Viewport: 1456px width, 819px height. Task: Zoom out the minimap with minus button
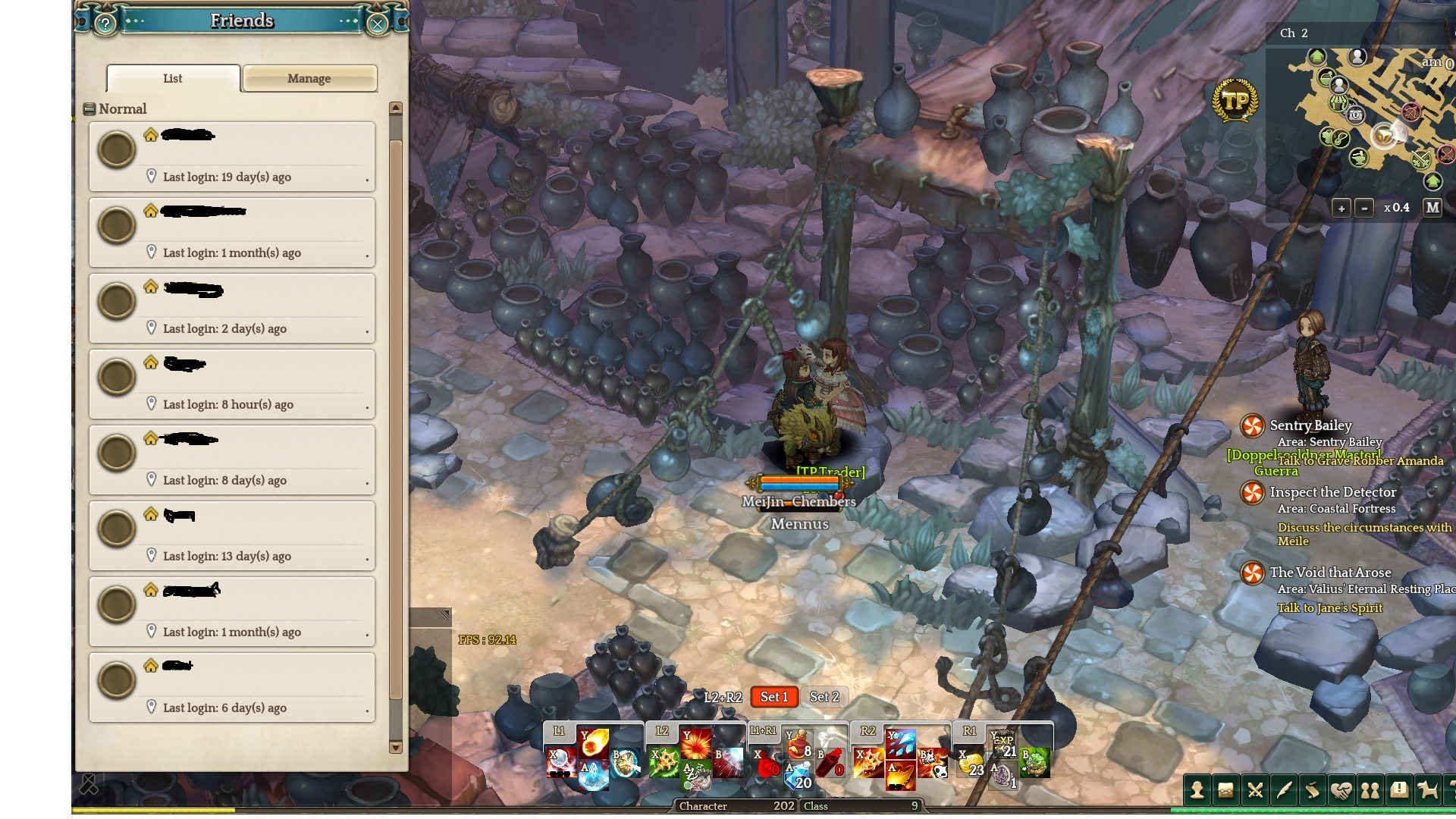pos(1364,208)
